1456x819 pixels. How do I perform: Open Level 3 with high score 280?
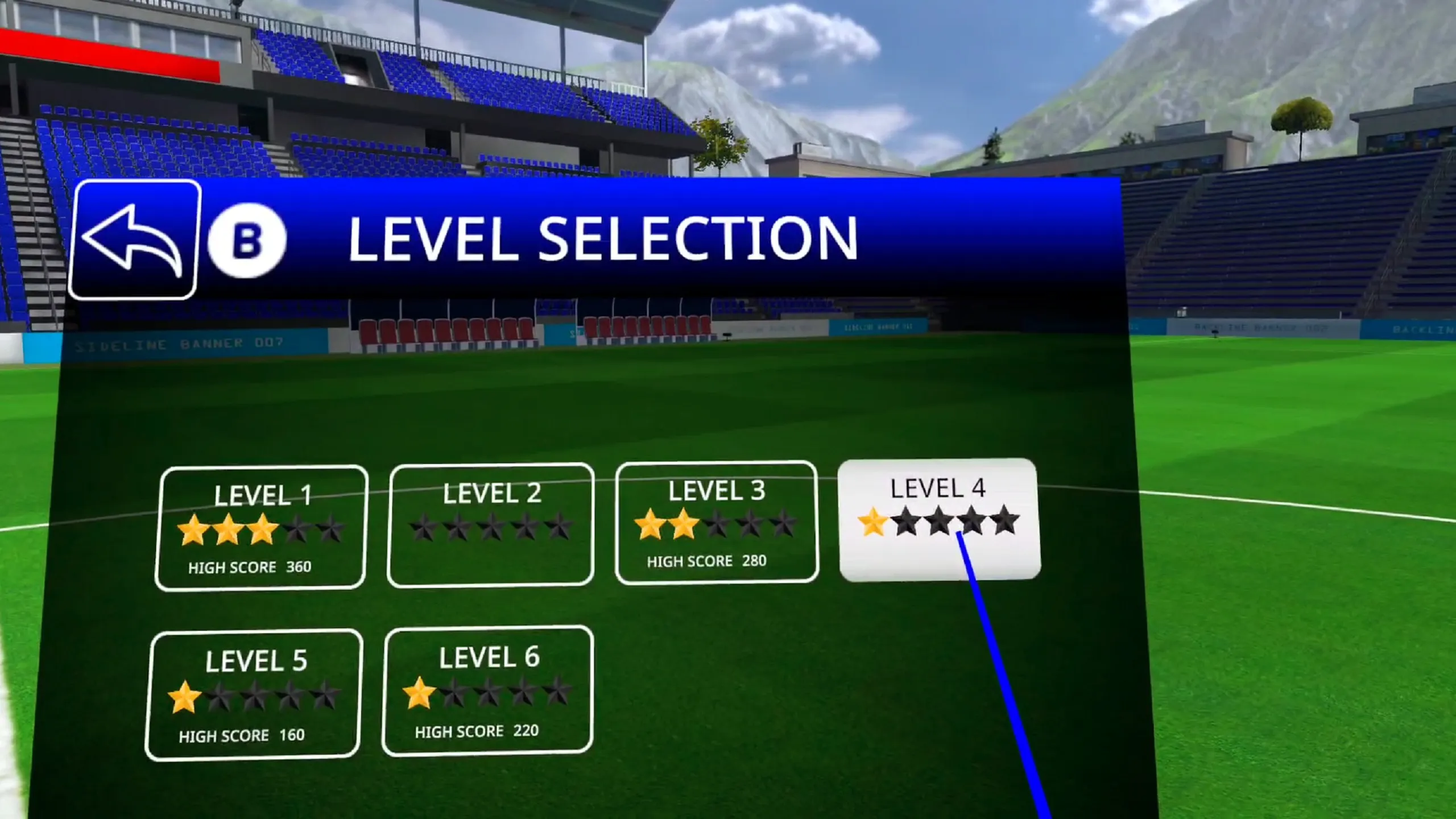[717, 522]
